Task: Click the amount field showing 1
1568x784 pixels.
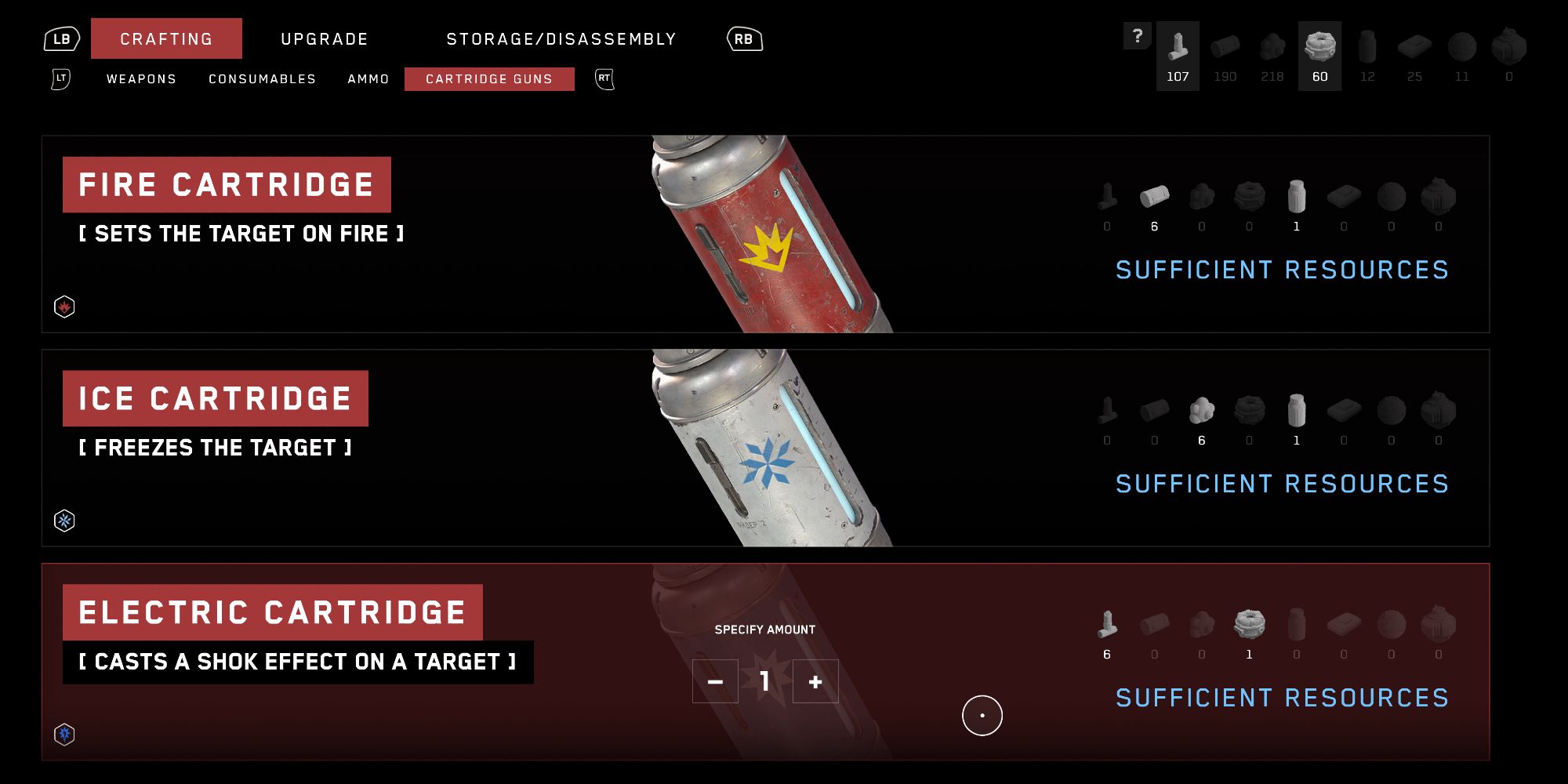Action: pyautogui.click(x=764, y=681)
